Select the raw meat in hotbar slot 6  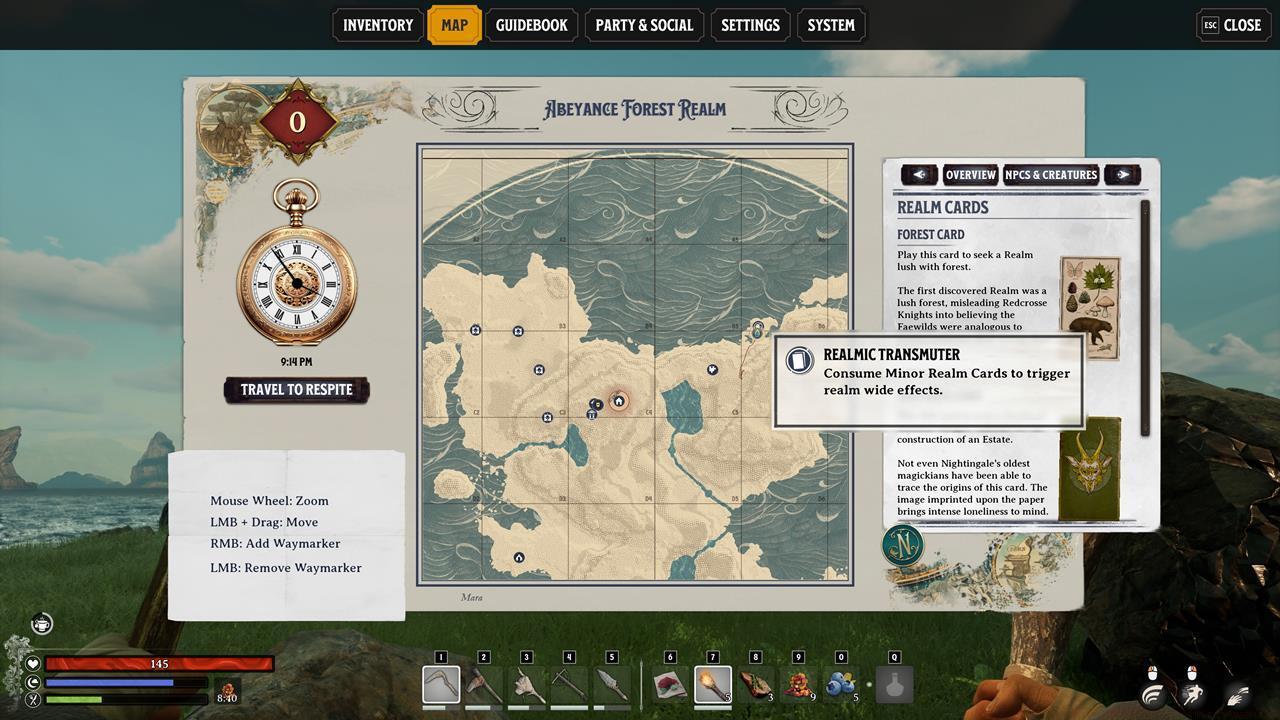click(x=670, y=685)
